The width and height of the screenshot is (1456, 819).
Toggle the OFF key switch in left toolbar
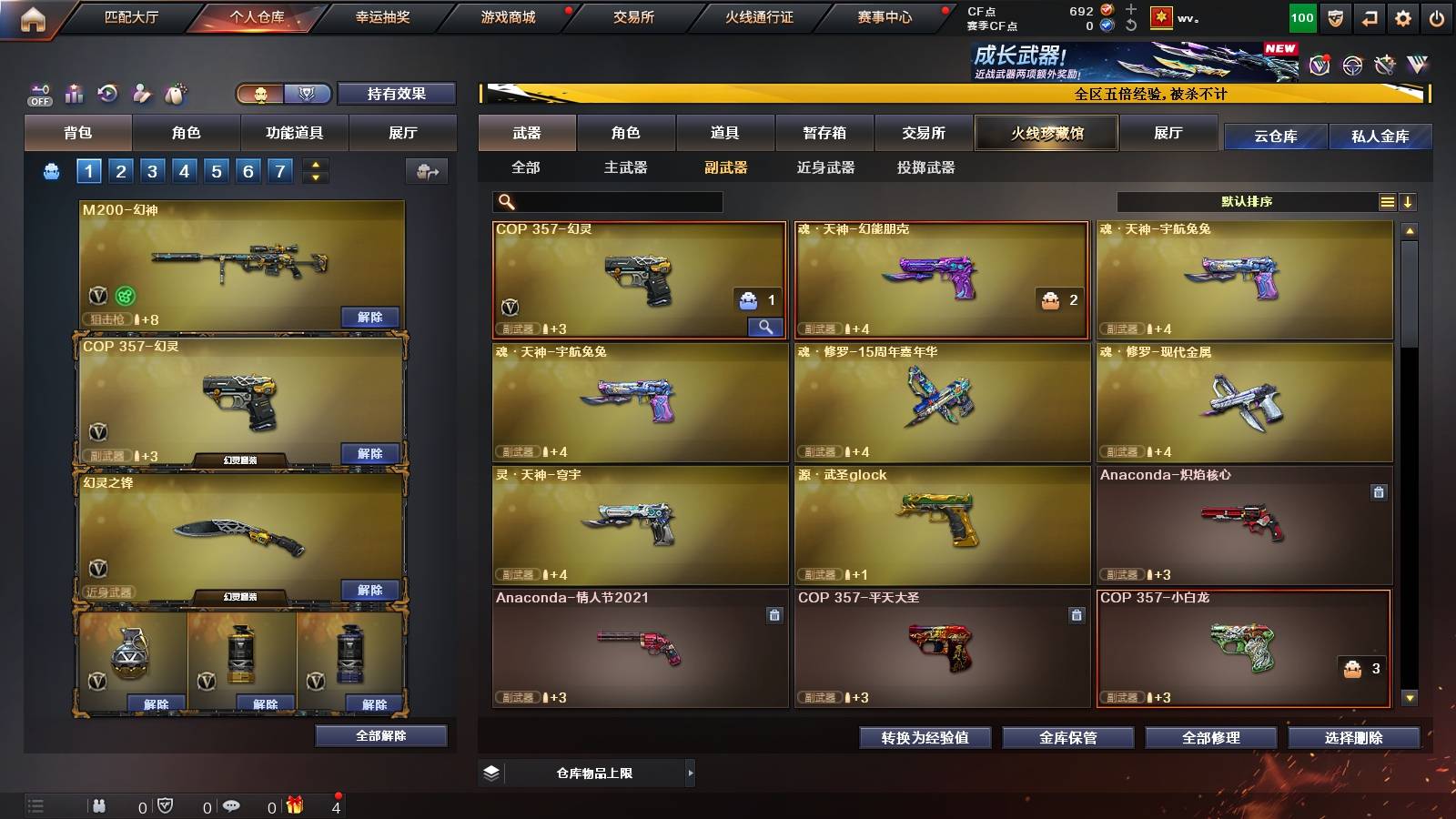point(38,94)
